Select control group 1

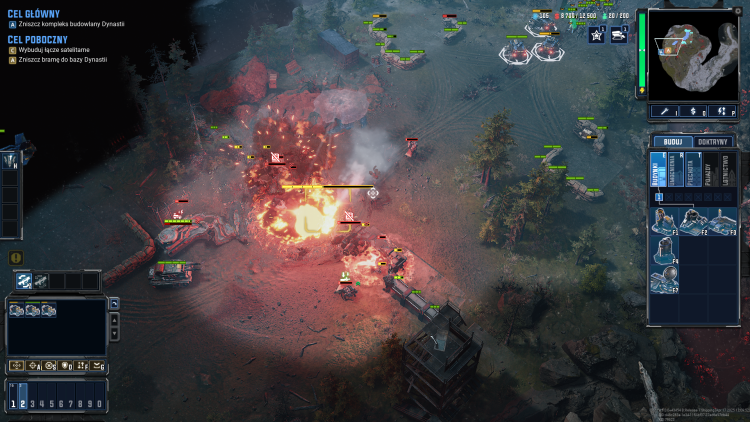(x=14, y=403)
